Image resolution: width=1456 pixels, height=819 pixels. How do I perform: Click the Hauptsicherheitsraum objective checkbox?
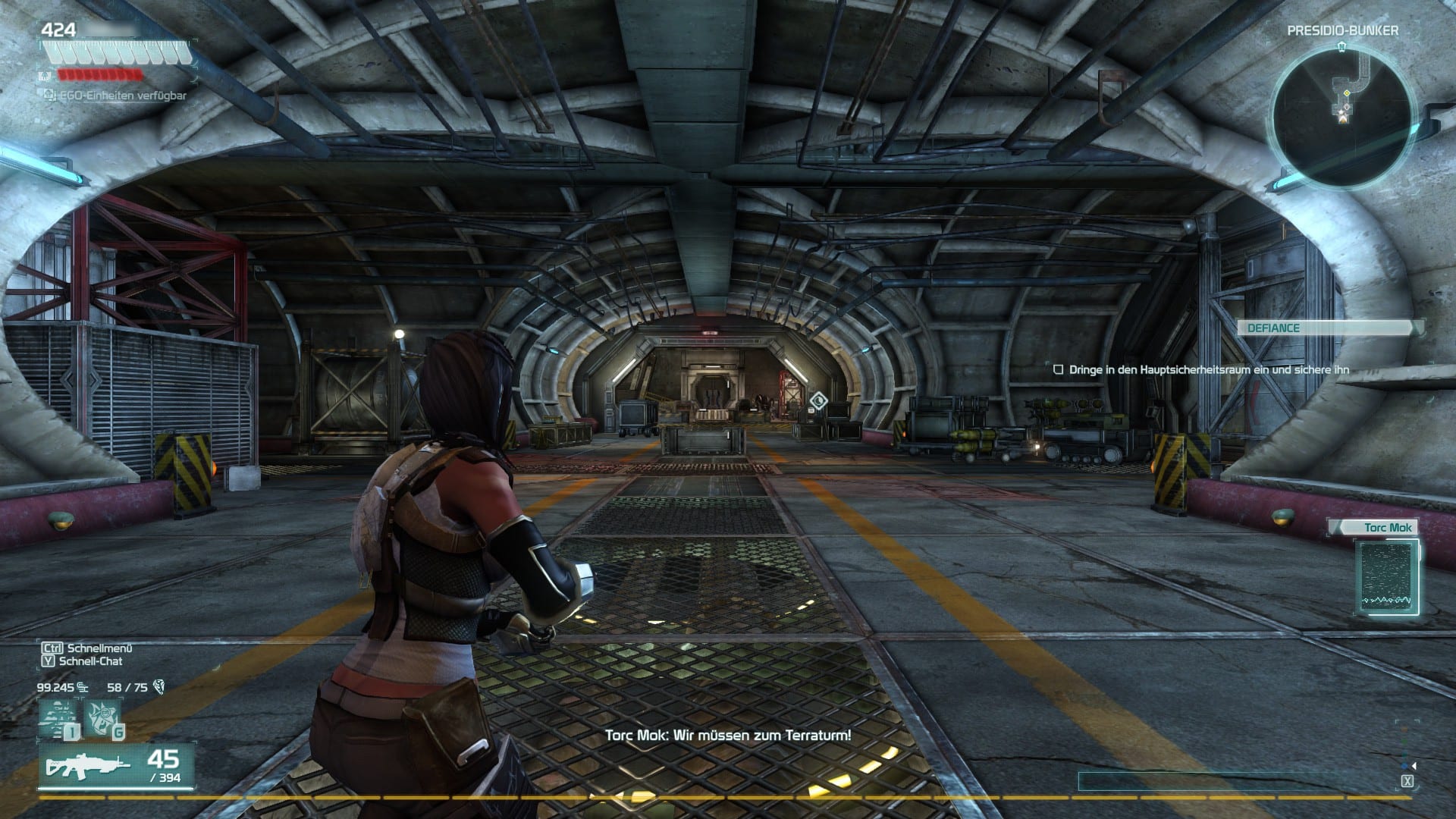pos(1059,370)
